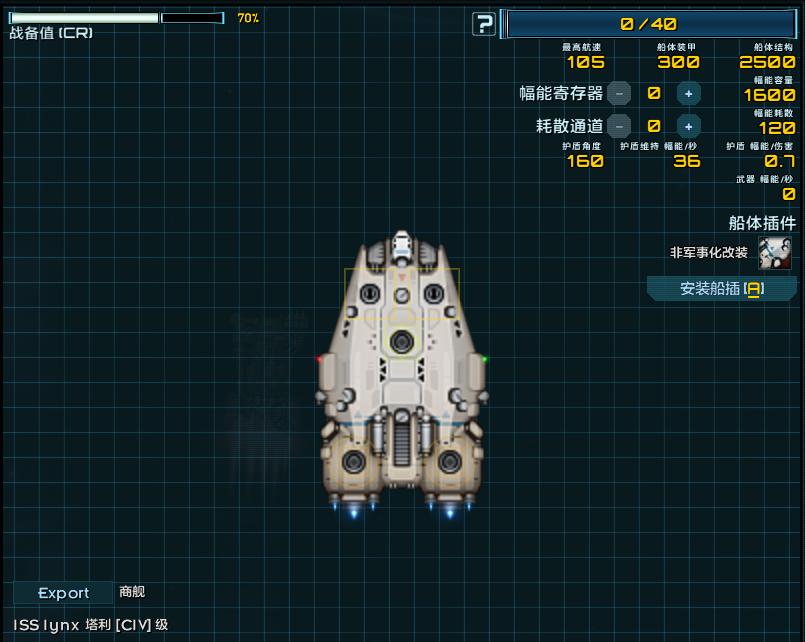Reduce 耗散通道 with the minus button

(x=619, y=126)
